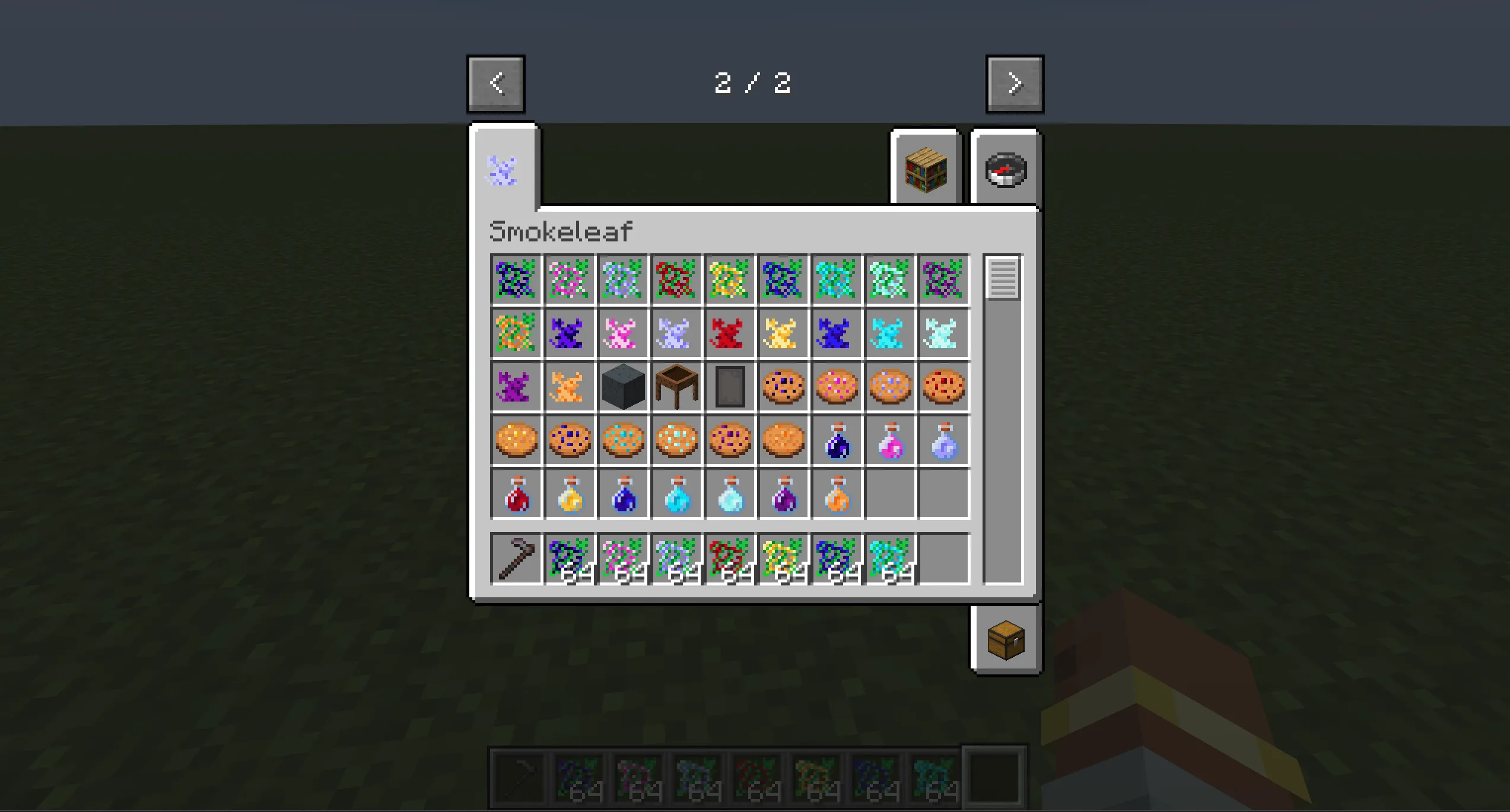The height and width of the screenshot is (812, 1510).
Task: Click the right arrow to change pages
Action: pos(1013,83)
